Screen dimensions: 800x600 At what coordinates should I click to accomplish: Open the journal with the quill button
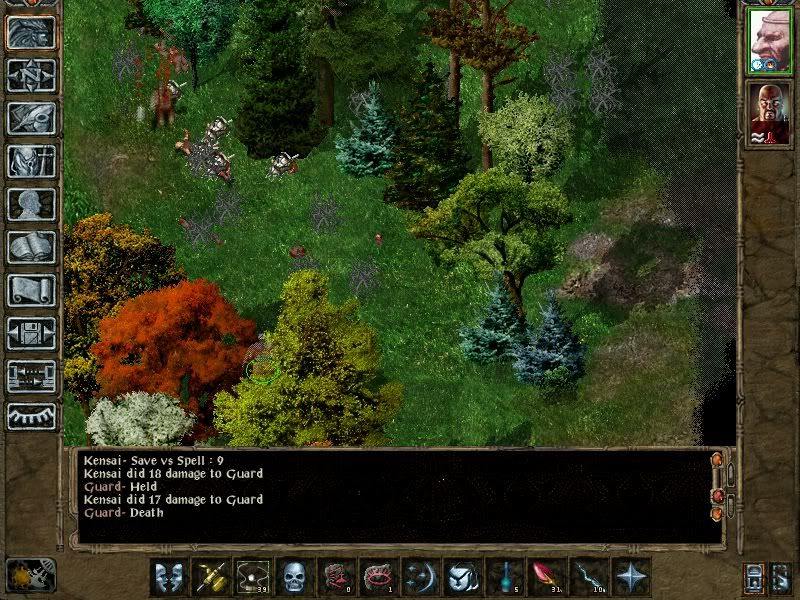click(x=31, y=118)
